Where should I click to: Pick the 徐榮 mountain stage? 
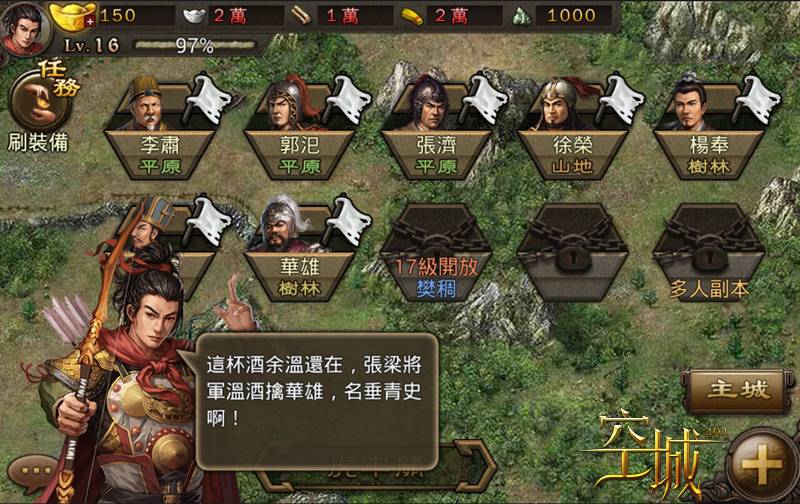tap(573, 128)
